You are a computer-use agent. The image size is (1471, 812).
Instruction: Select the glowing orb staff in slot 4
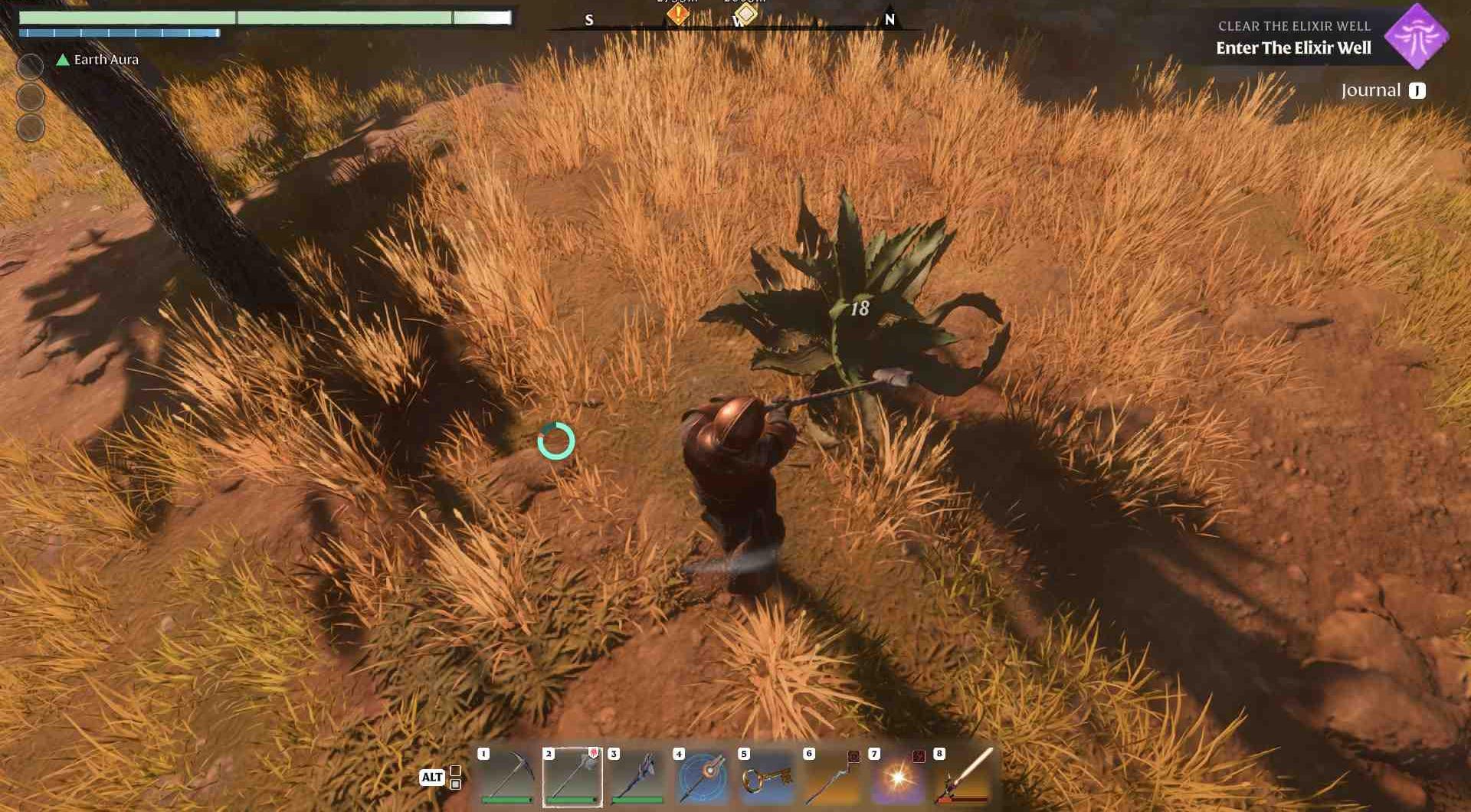point(703,777)
